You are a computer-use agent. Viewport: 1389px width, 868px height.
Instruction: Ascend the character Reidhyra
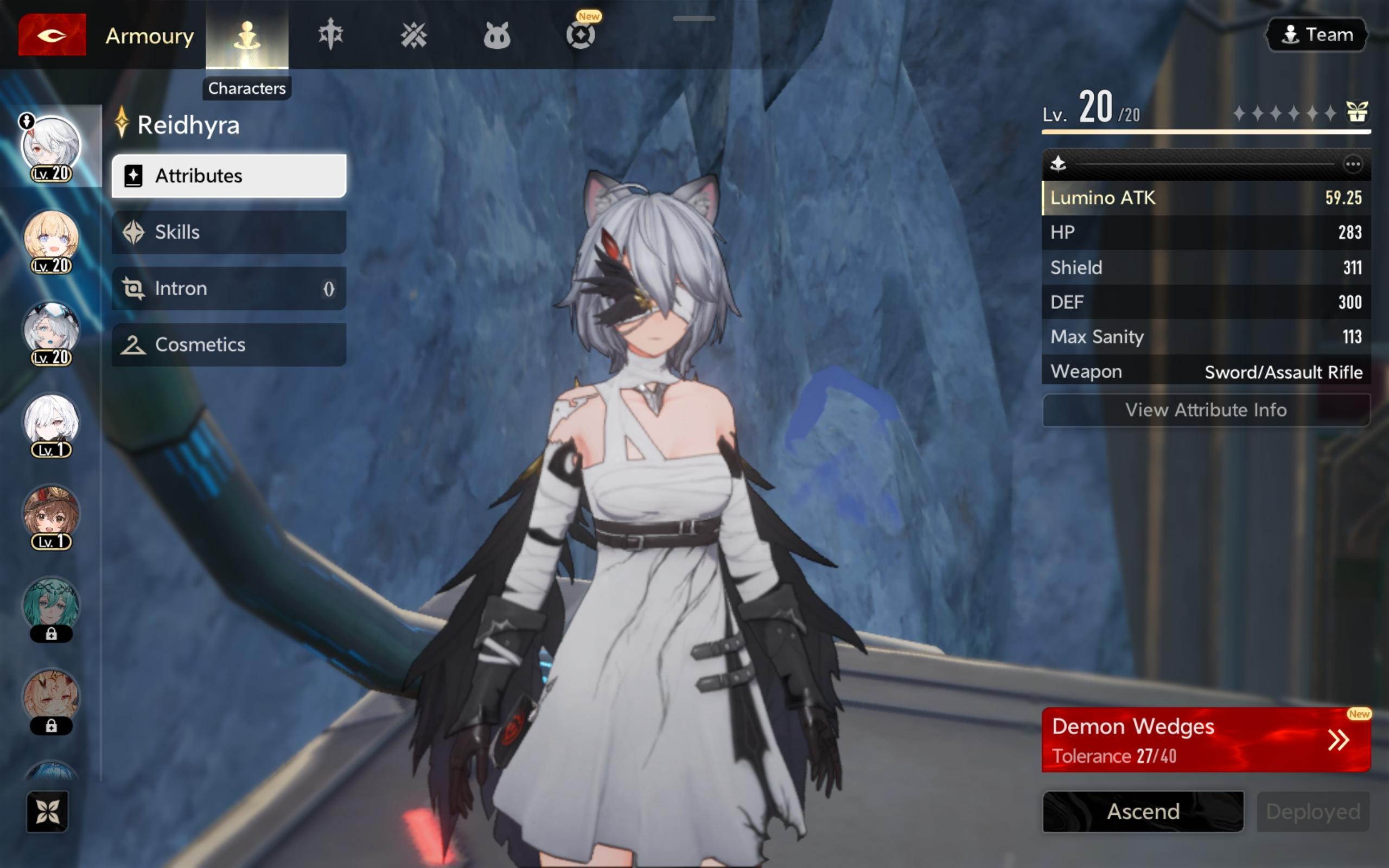pos(1143,811)
